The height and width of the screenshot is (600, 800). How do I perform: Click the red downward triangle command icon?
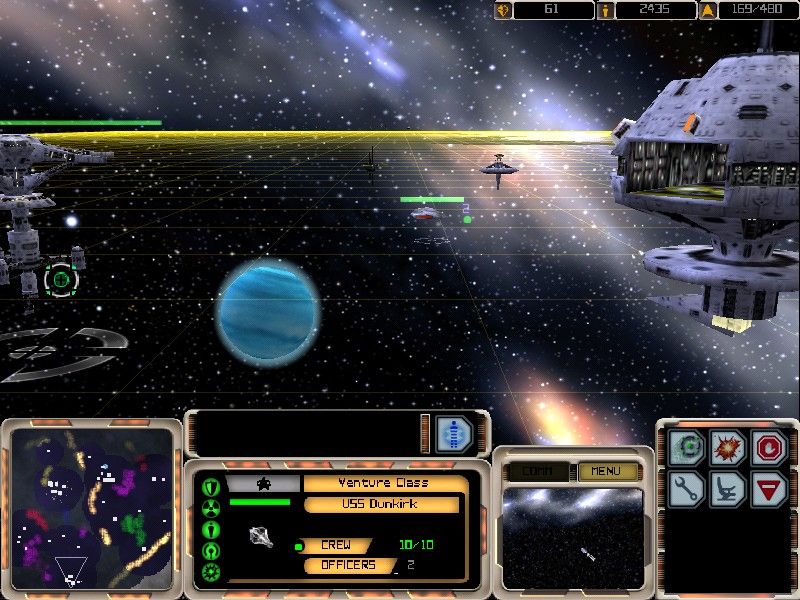pyautogui.click(x=768, y=489)
